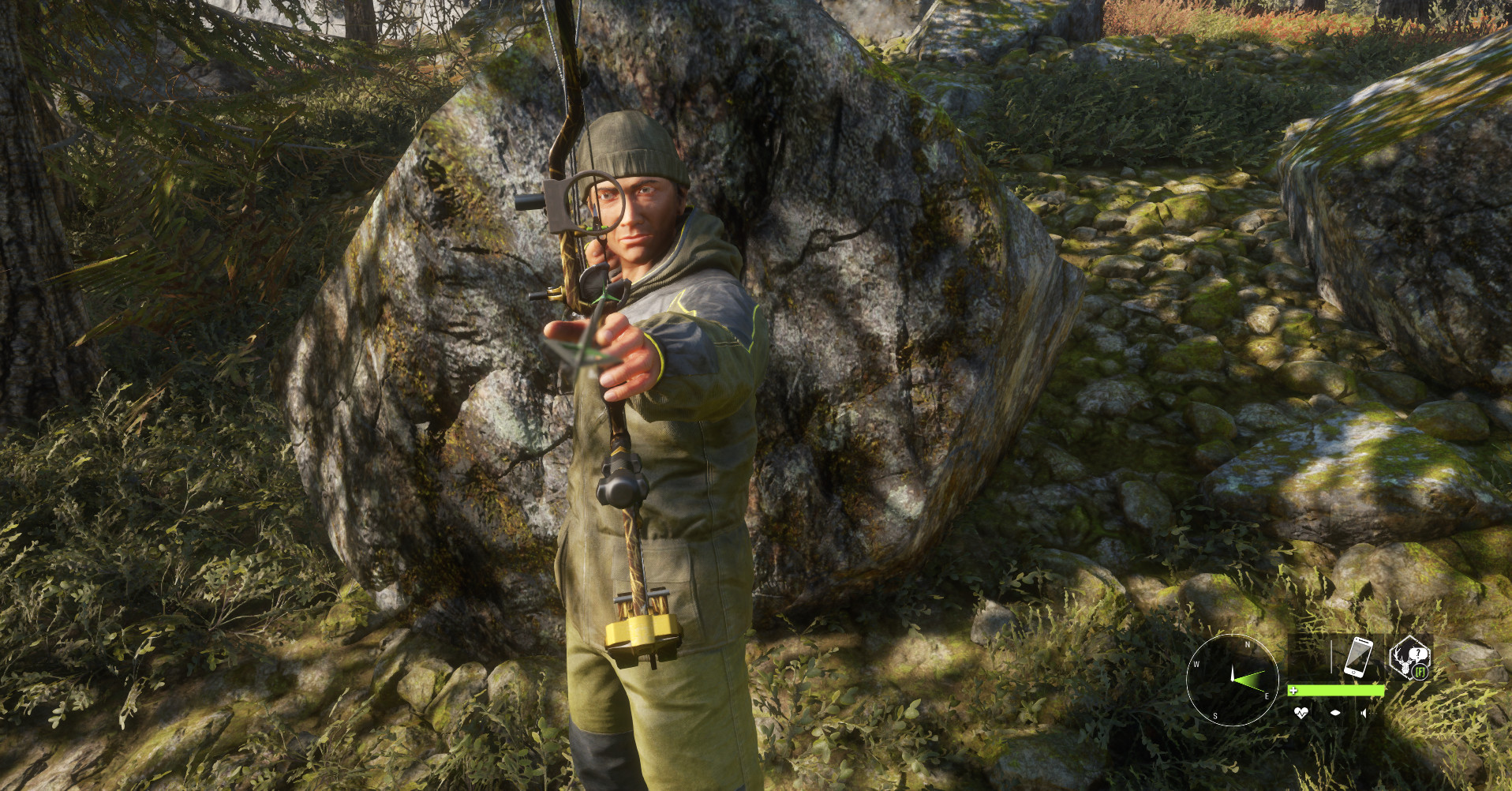The image size is (1512, 791).
Task: Toggle the heartbeat status indicator
Action: tap(1301, 713)
